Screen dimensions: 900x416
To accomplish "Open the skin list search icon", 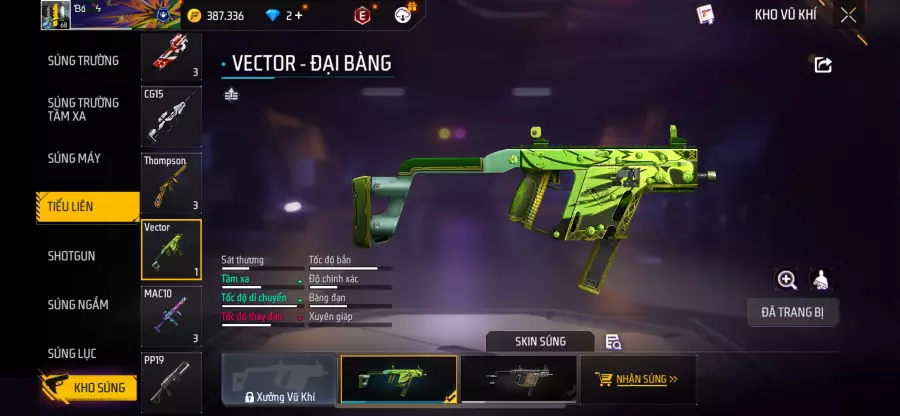I will pos(613,342).
